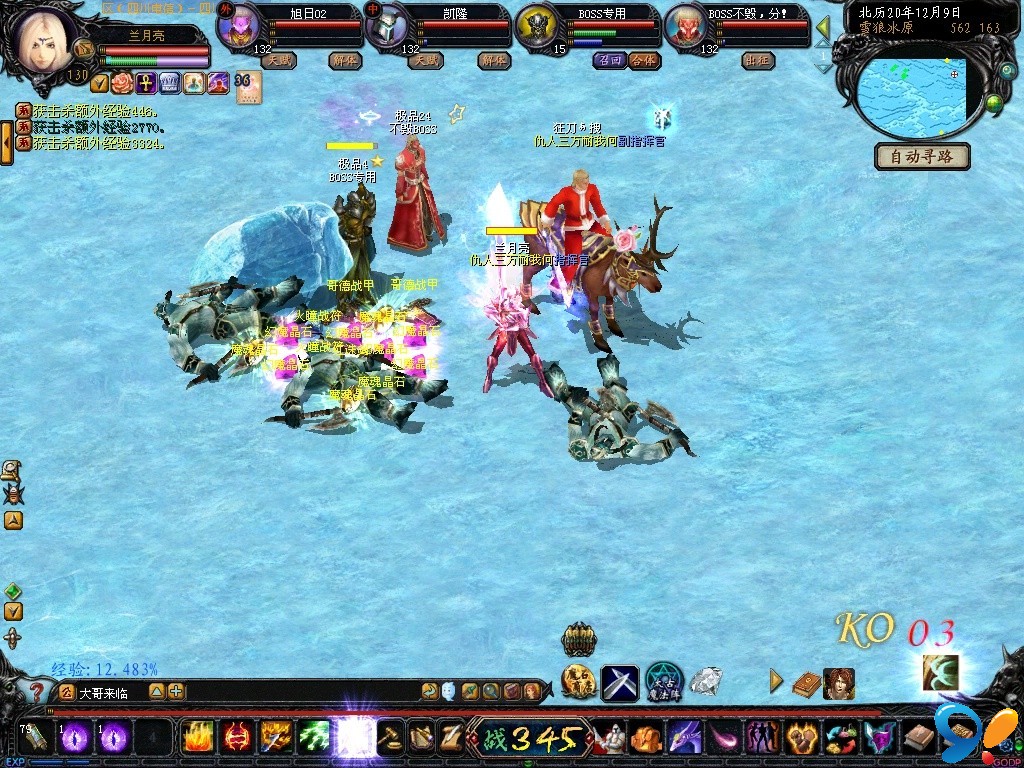Open the diamond shop icon
The height and width of the screenshot is (768, 1024).
[706, 682]
